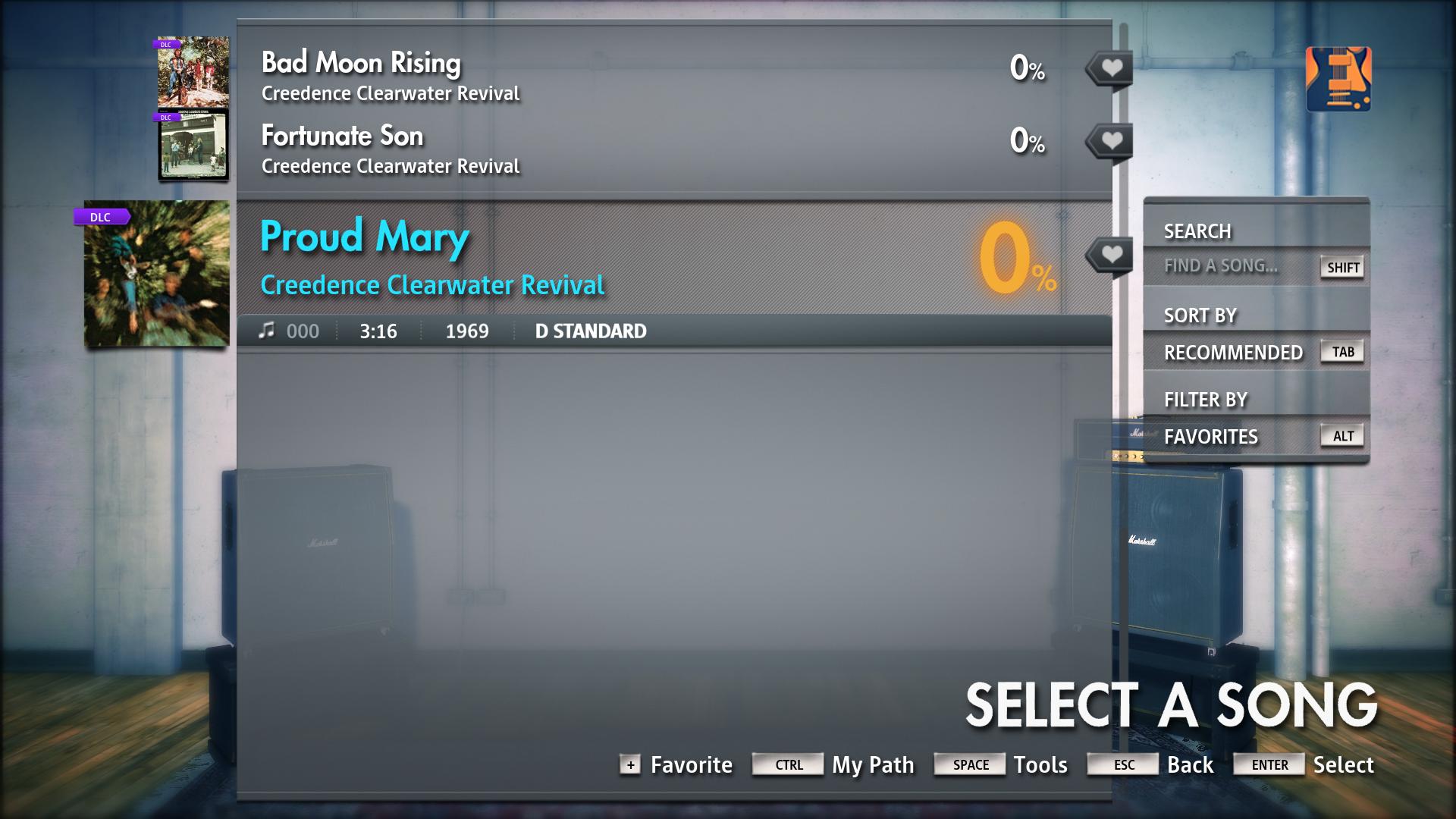Click the SHIFT key icon next to Find a Song
The image size is (1456, 819).
[1341, 267]
